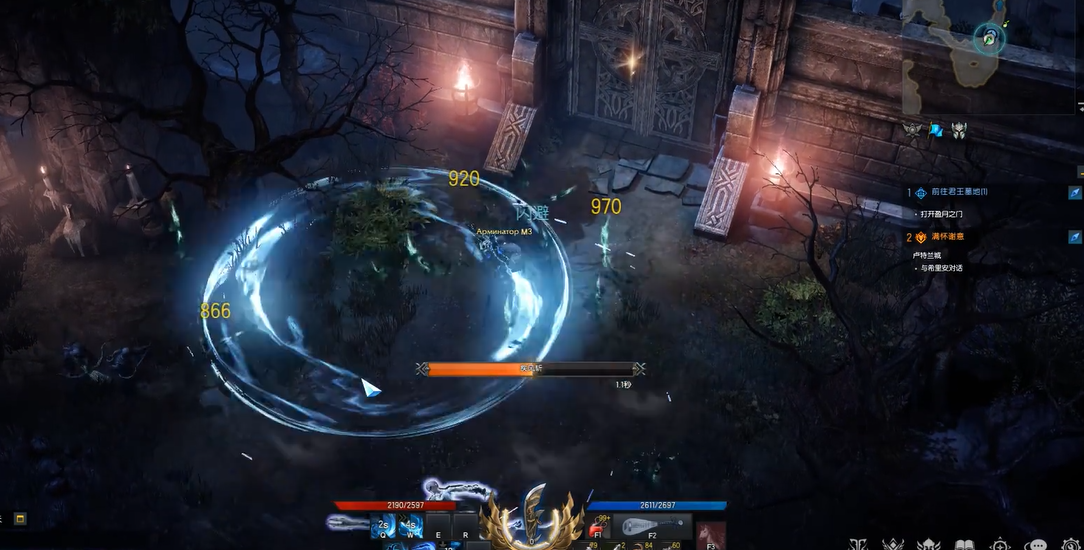The width and height of the screenshot is (1084, 550).
Task: Open the gear settings menu icon
Action: pos(1071,545)
